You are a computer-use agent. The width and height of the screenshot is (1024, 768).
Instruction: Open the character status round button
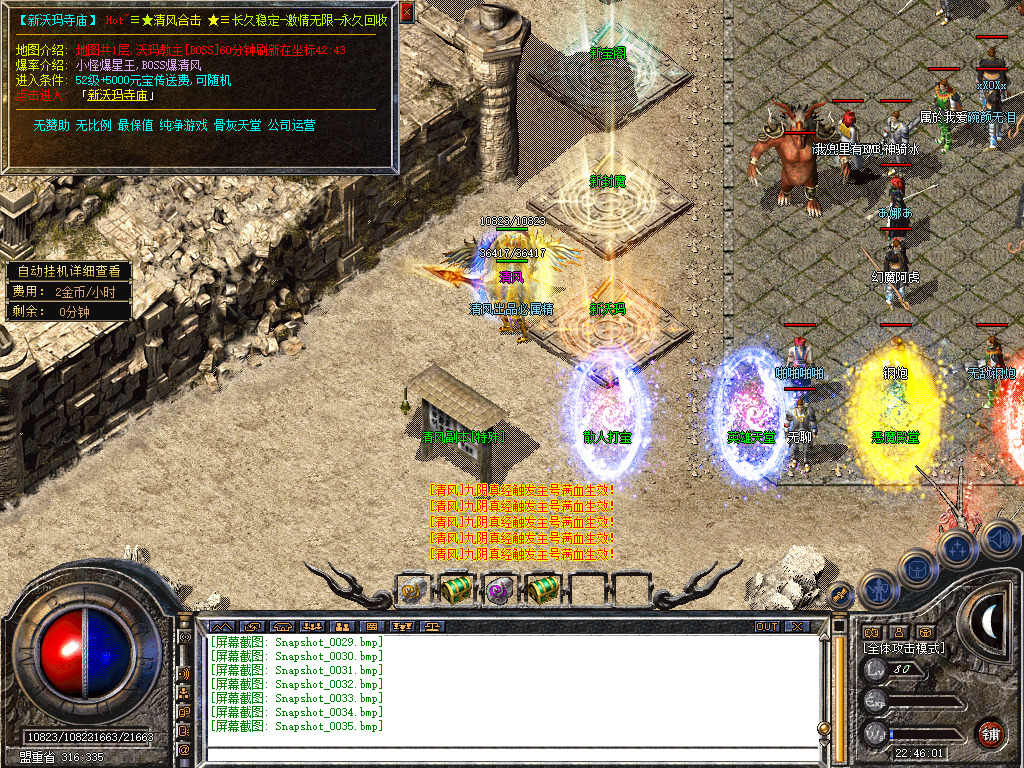[877, 589]
